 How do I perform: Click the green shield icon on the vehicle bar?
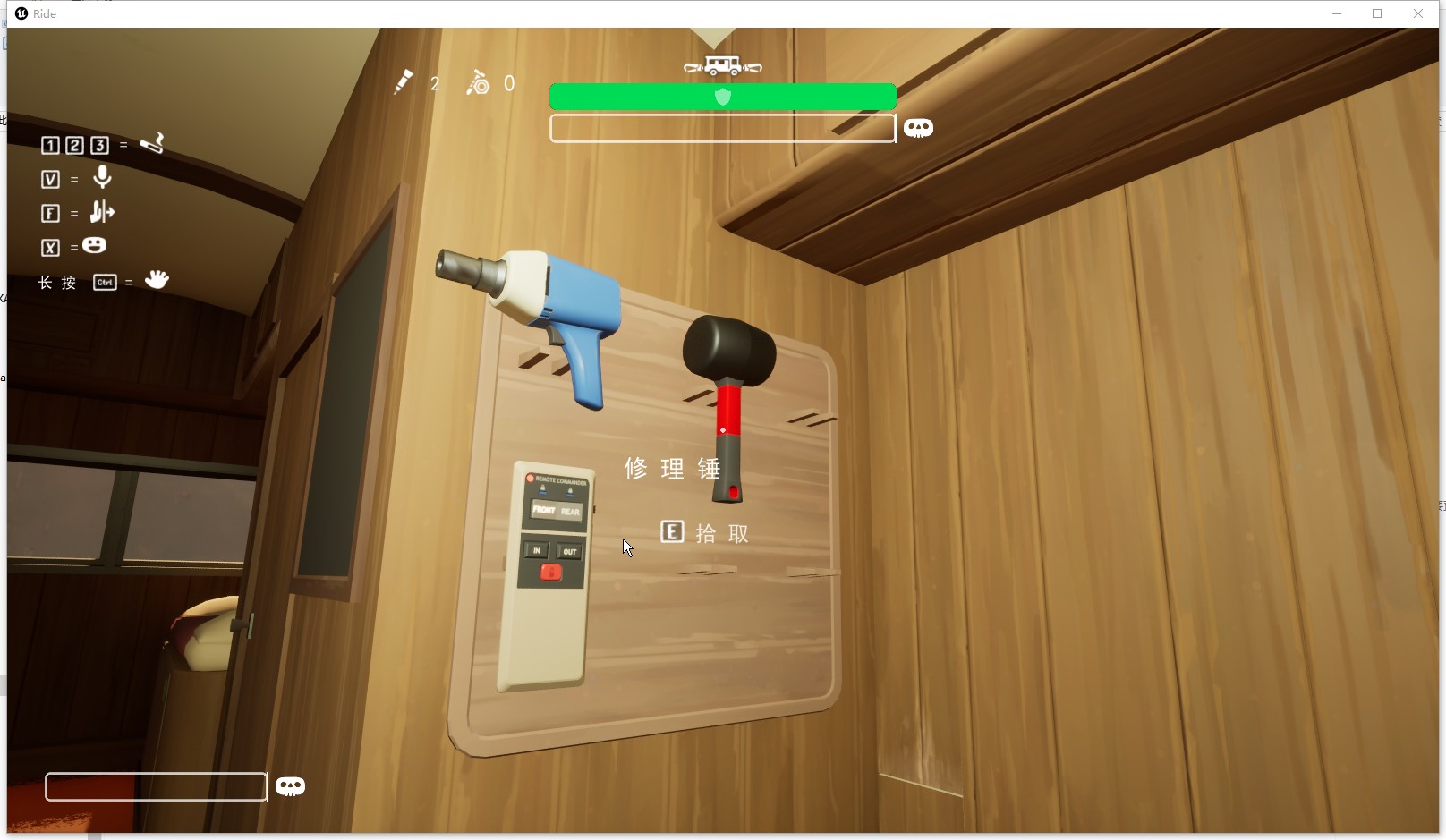(x=723, y=97)
